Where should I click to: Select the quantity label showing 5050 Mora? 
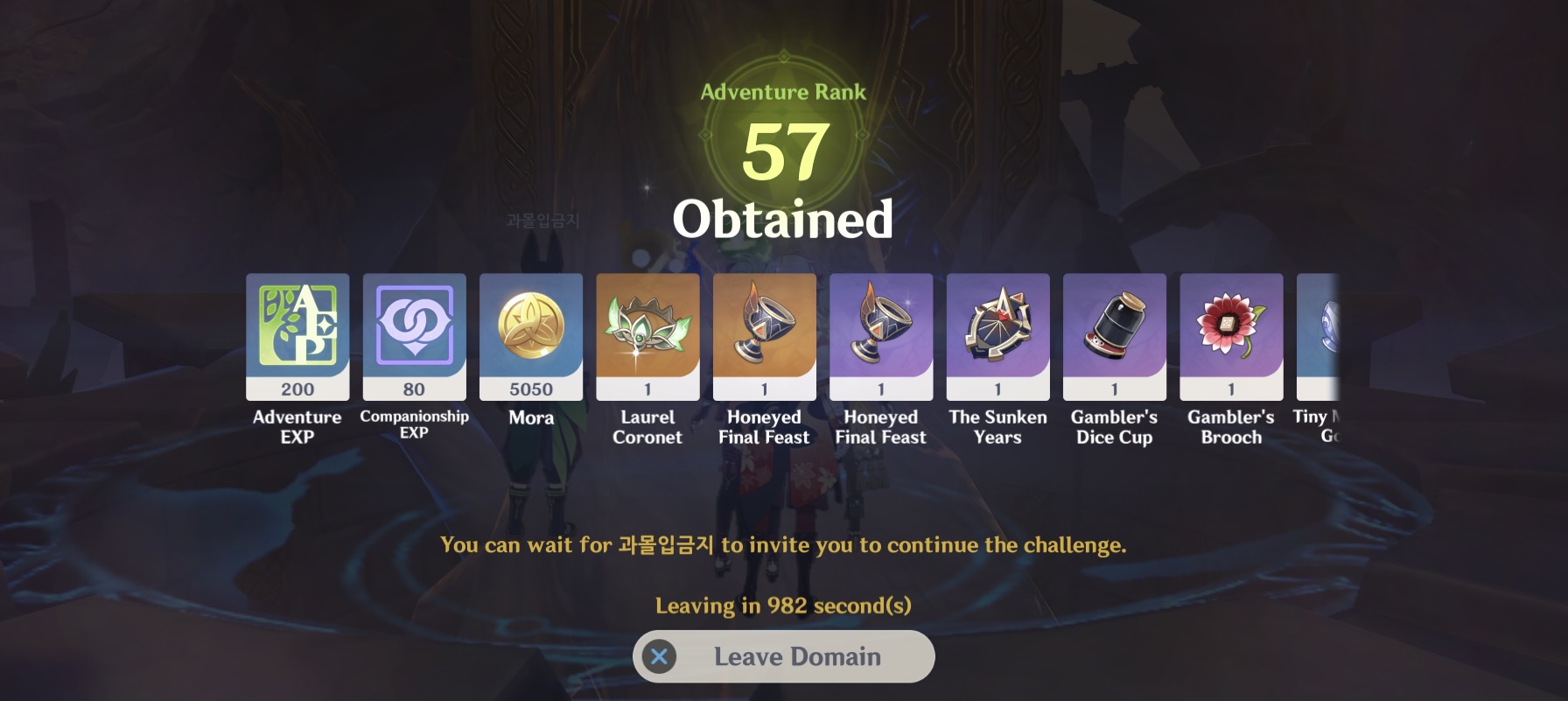531,388
